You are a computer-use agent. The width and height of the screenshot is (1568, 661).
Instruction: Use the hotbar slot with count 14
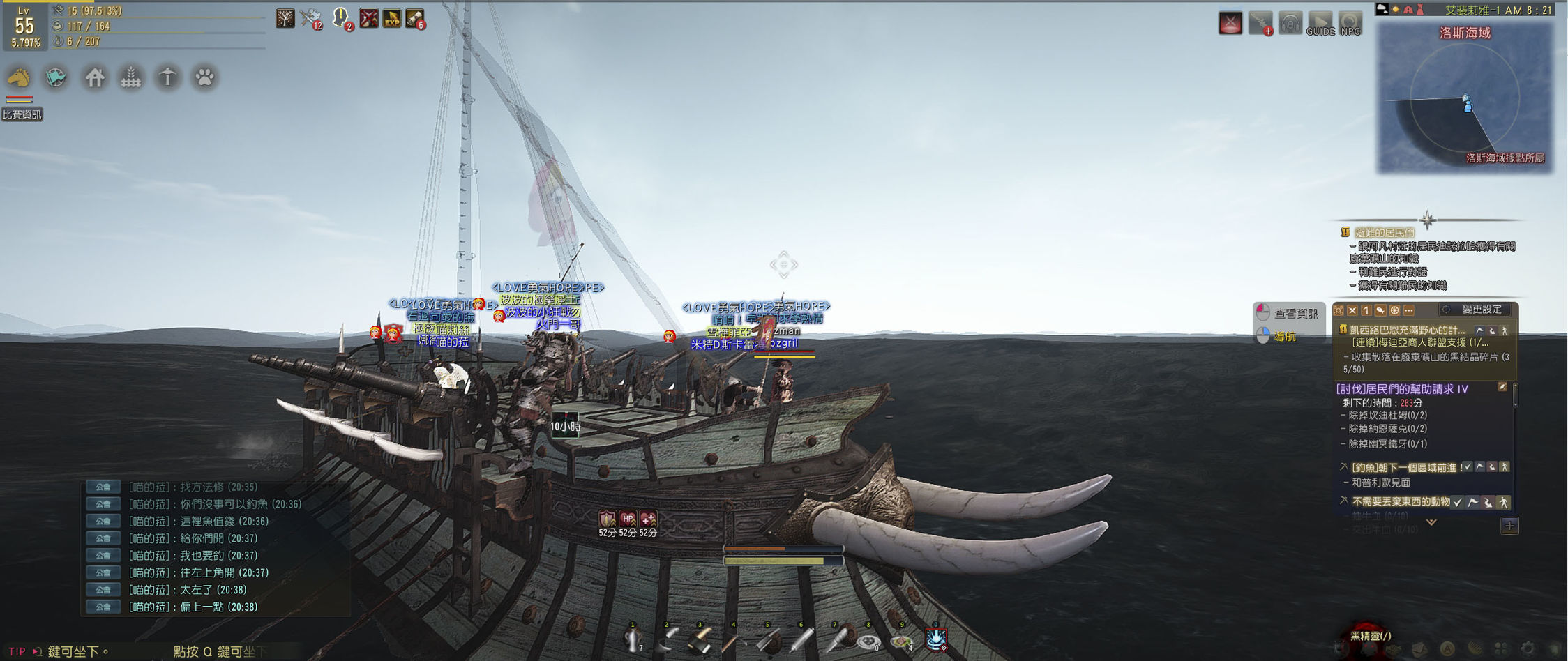pos(901,639)
